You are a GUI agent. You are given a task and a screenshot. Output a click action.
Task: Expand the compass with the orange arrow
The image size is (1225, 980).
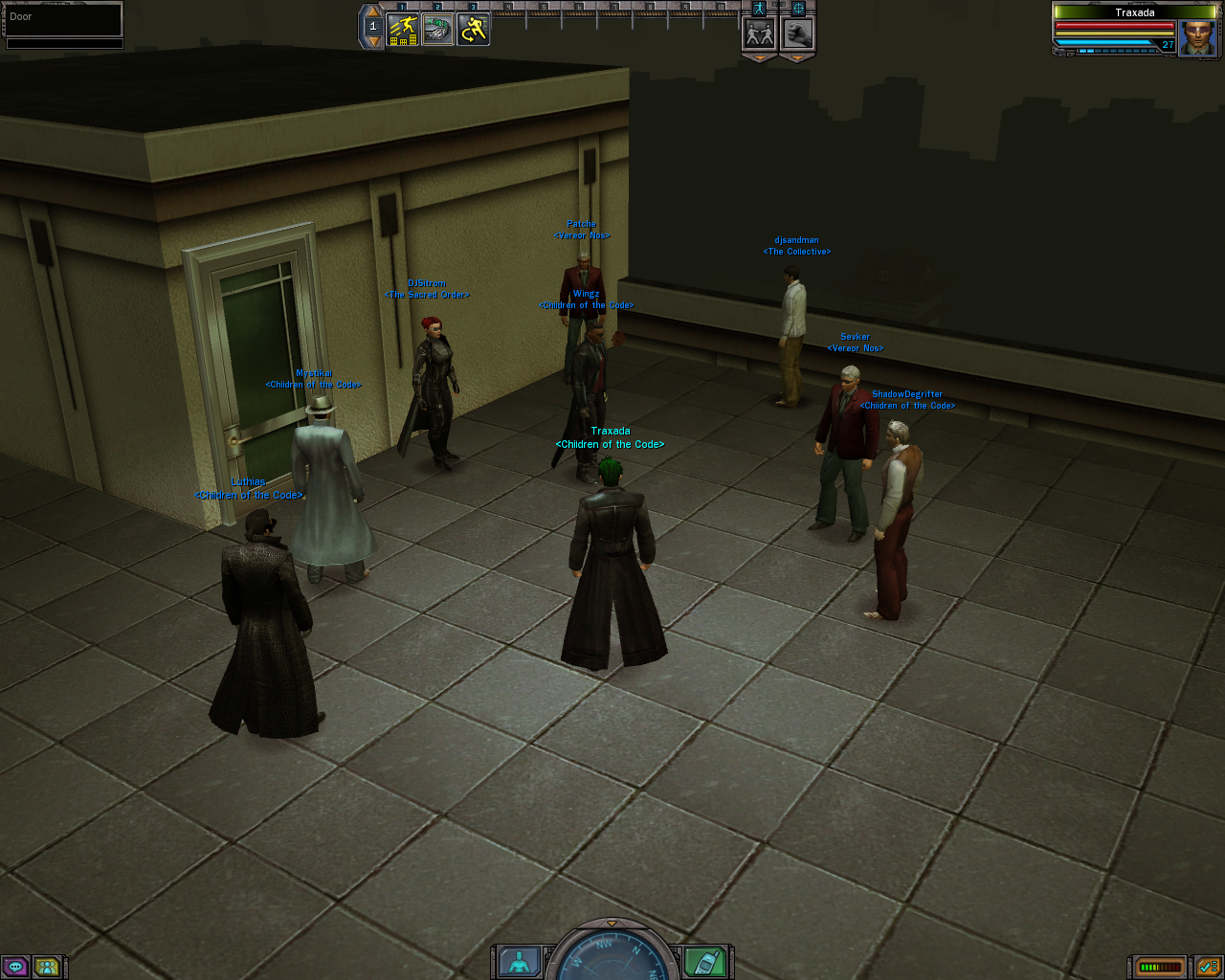click(x=612, y=924)
